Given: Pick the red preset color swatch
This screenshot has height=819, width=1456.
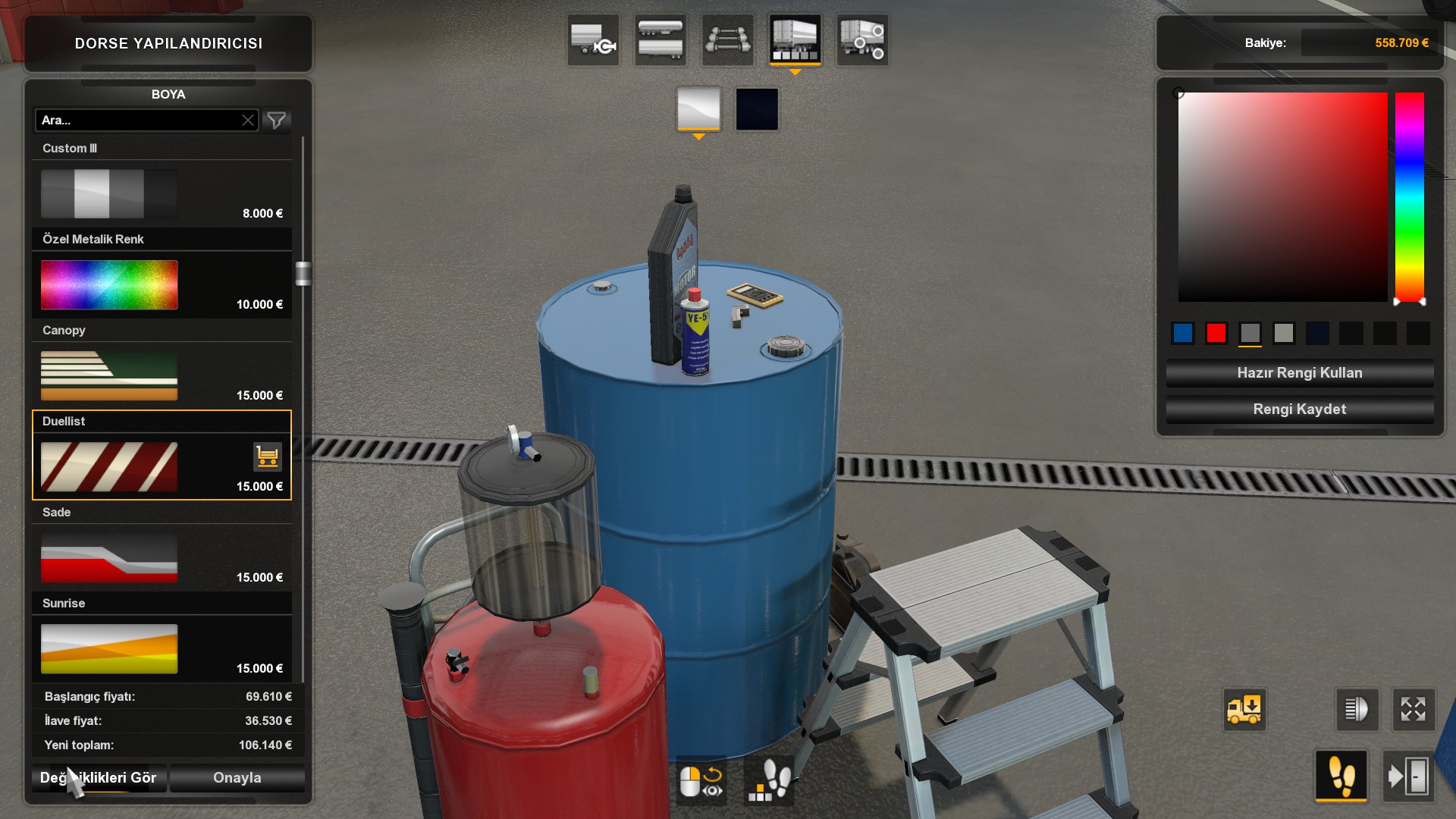Looking at the screenshot, I should [x=1216, y=333].
